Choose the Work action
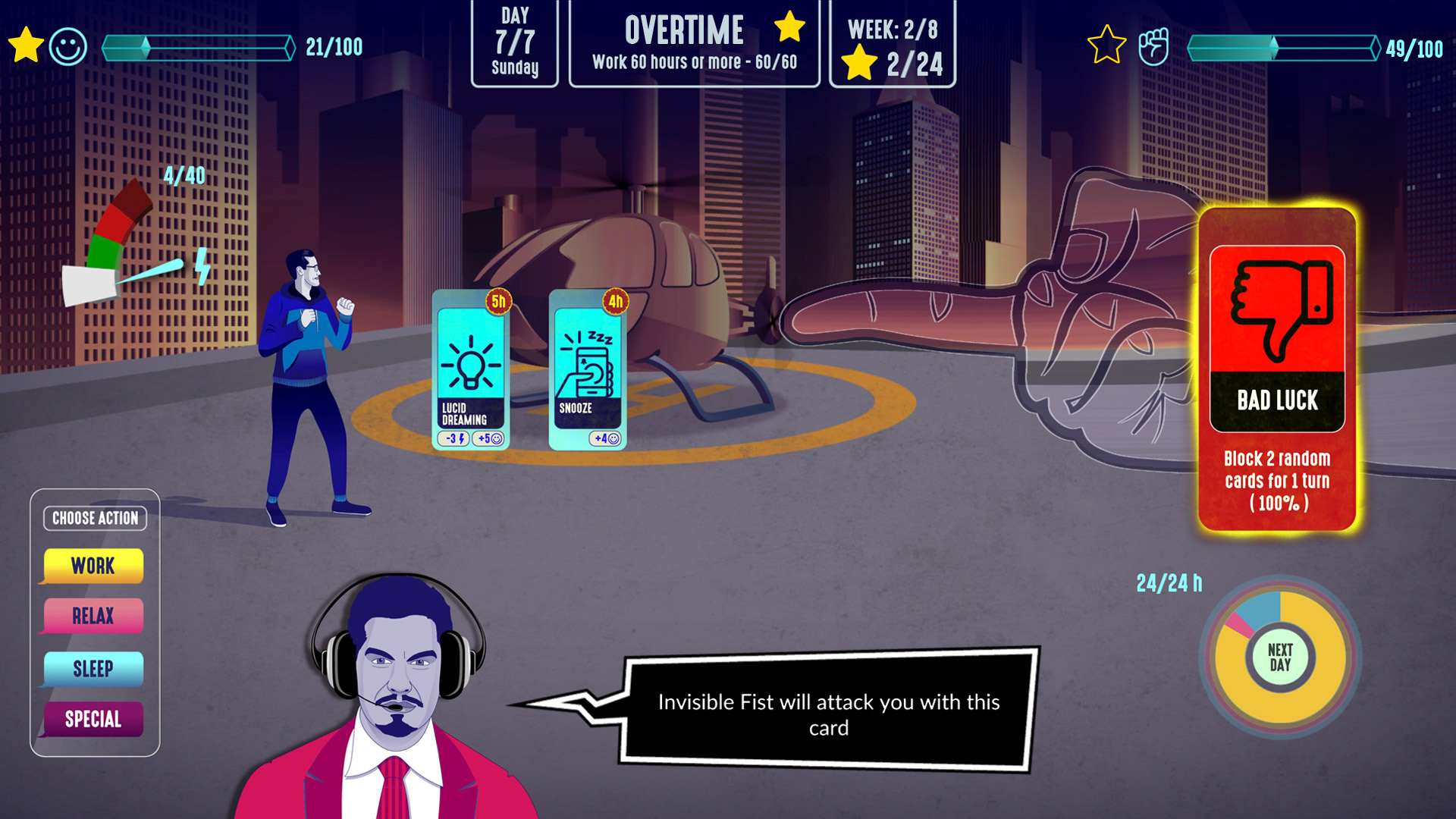Screen dimensions: 1456x819 tap(93, 566)
